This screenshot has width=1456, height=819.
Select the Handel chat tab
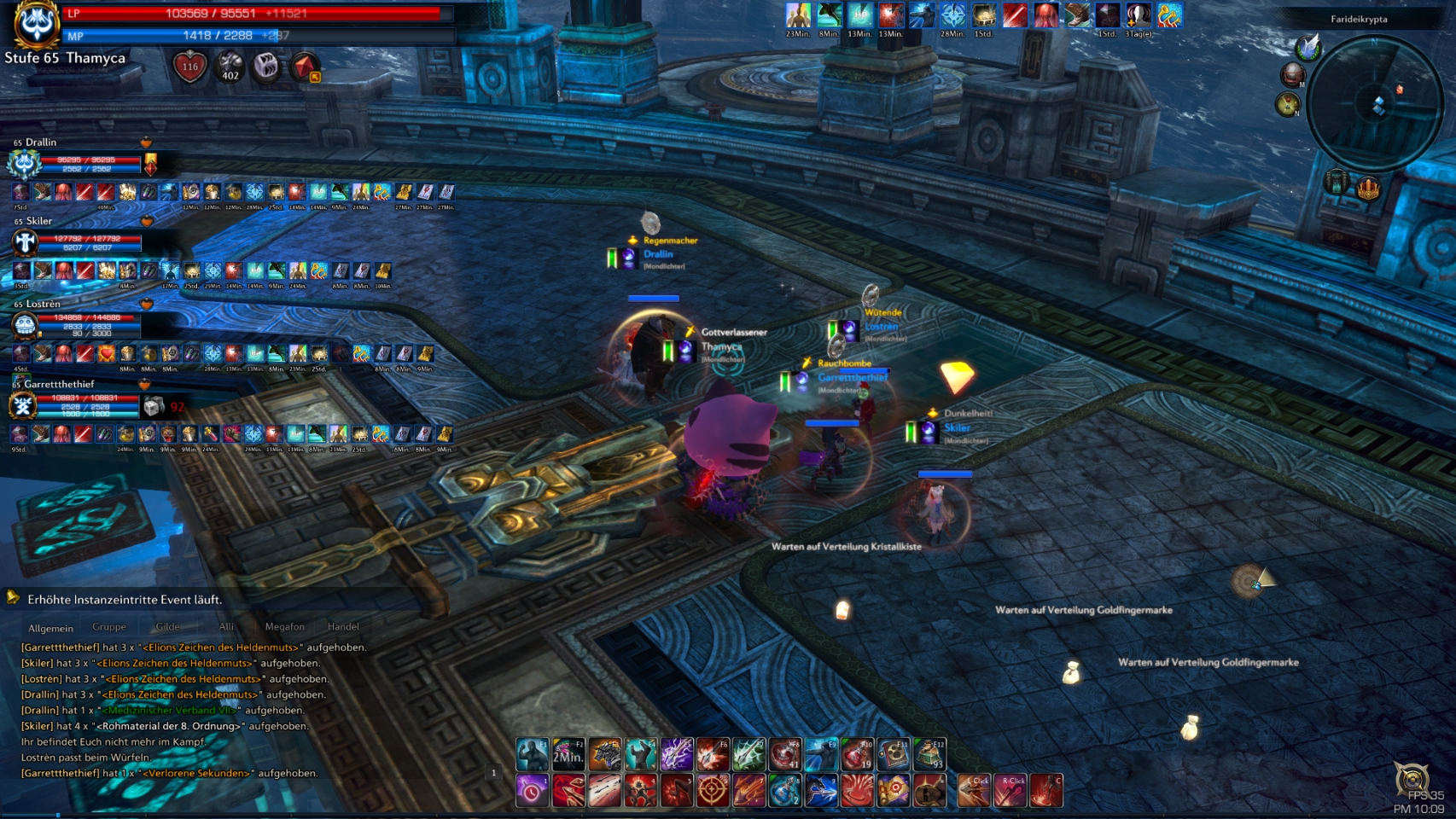(x=343, y=627)
